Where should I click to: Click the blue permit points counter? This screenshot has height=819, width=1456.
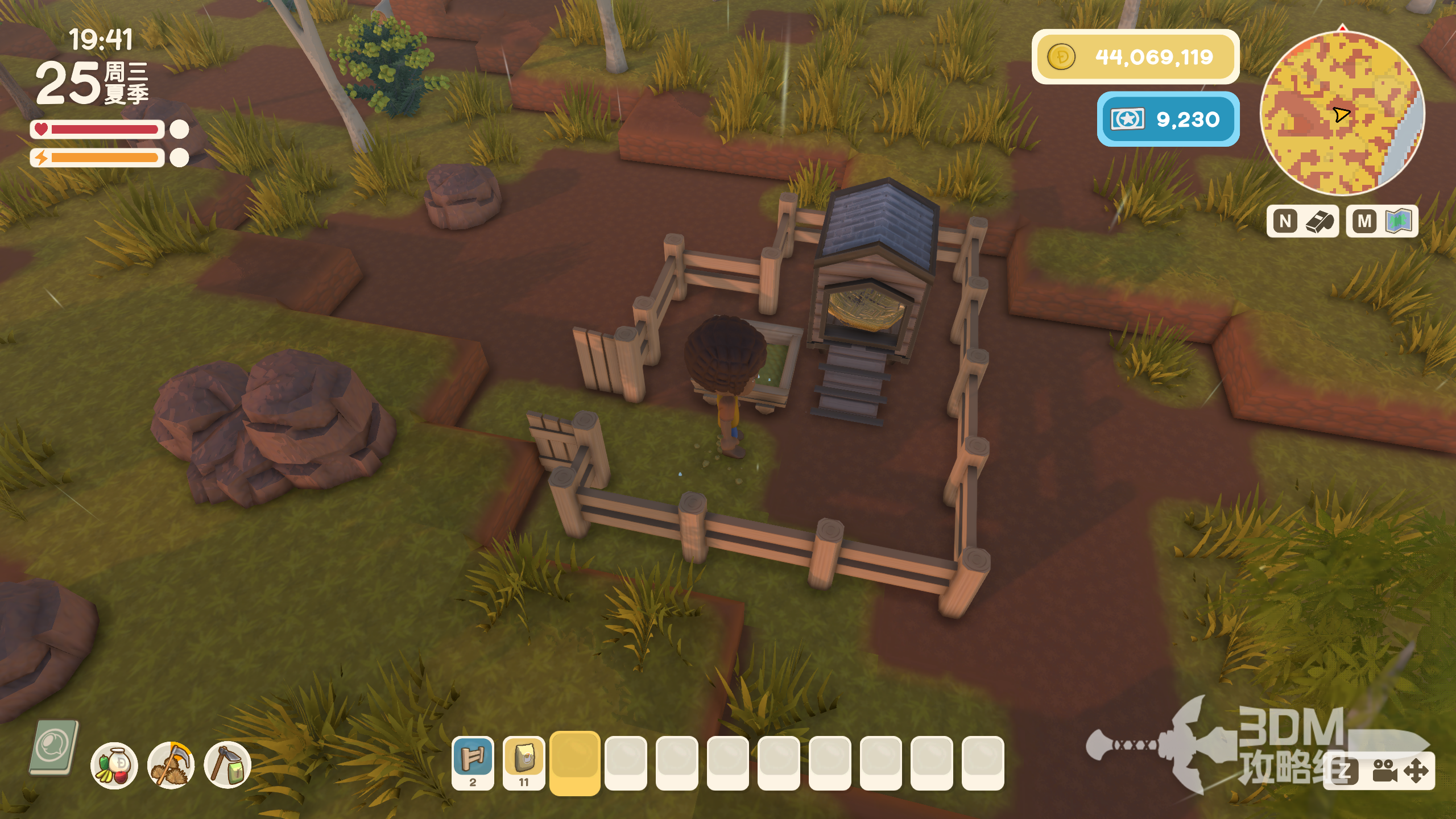point(1168,119)
